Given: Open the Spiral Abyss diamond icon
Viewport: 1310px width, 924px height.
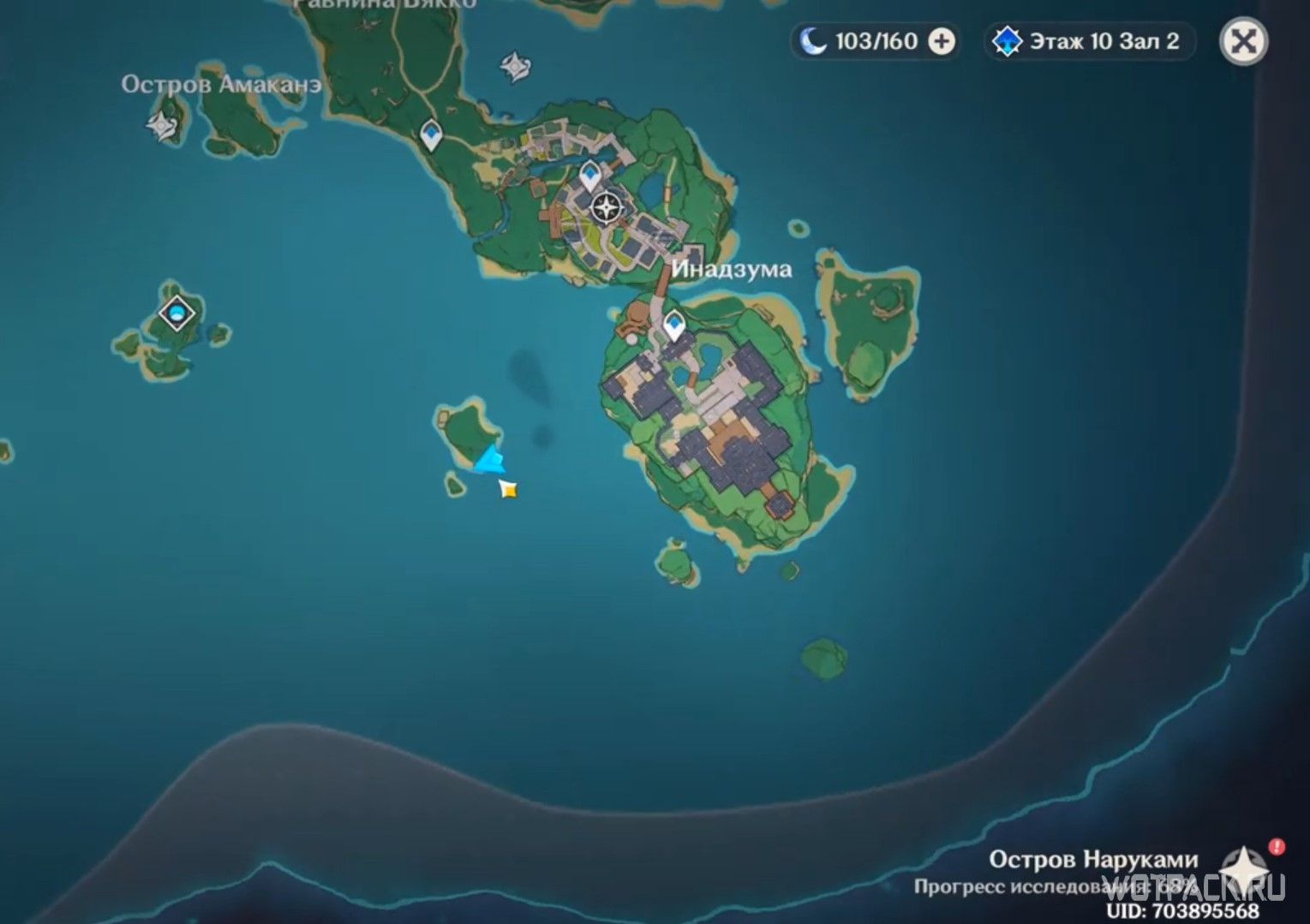Looking at the screenshot, I should click(x=1008, y=39).
